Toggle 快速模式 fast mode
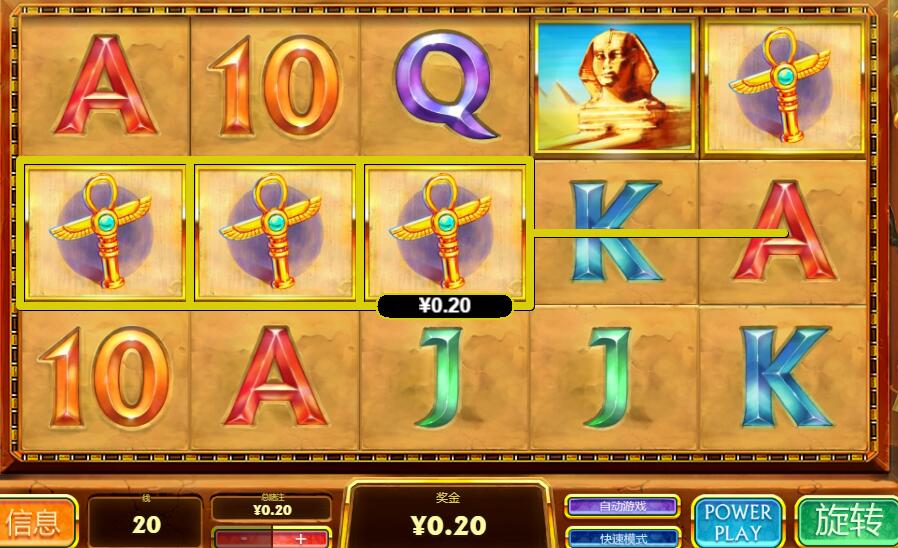 622,538
